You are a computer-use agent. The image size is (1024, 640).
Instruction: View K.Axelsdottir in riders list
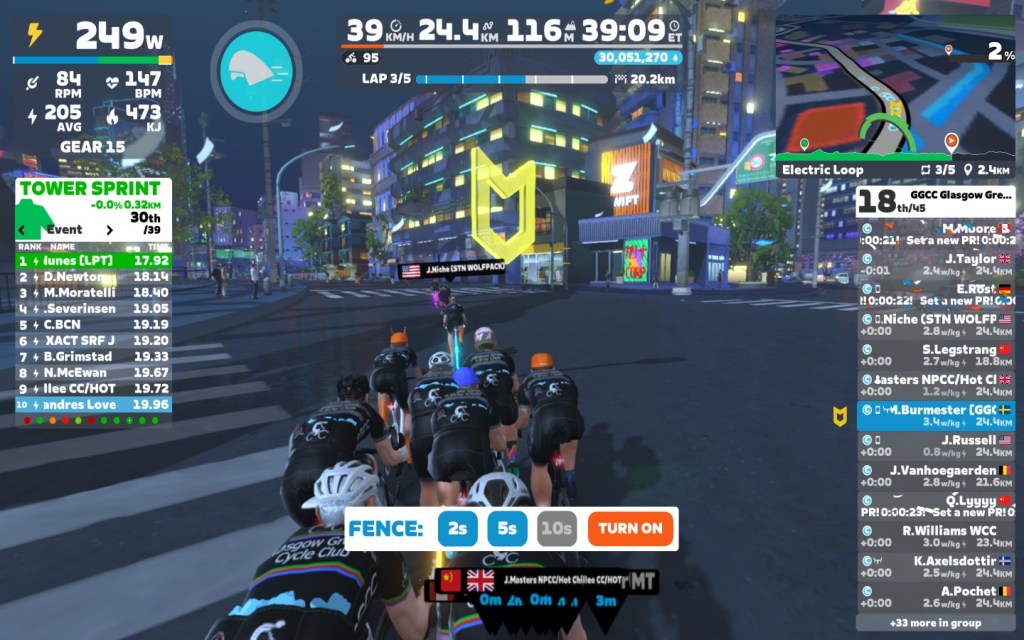tap(936, 567)
